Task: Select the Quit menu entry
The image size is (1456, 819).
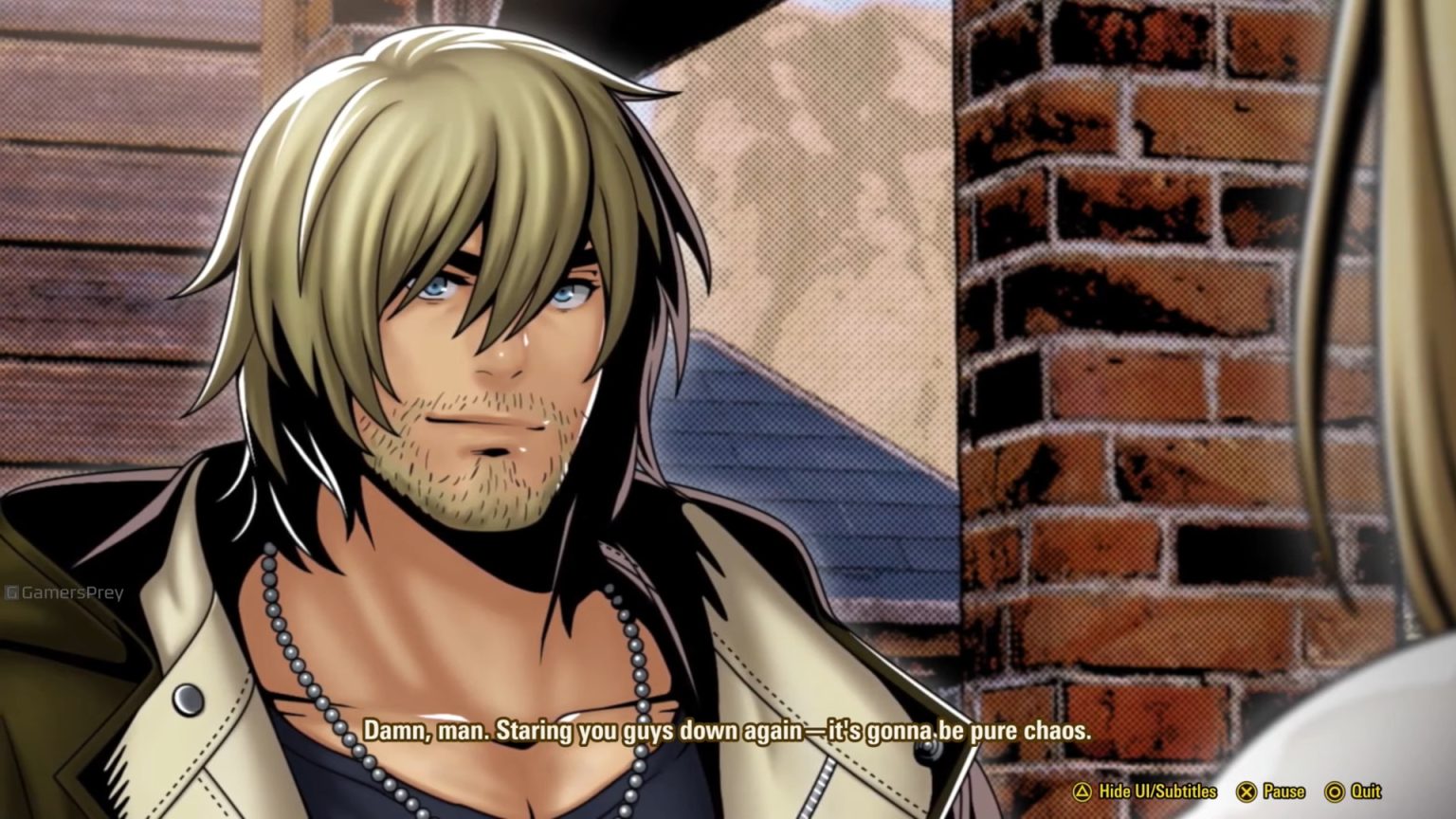Action: [x=1368, y=790]
